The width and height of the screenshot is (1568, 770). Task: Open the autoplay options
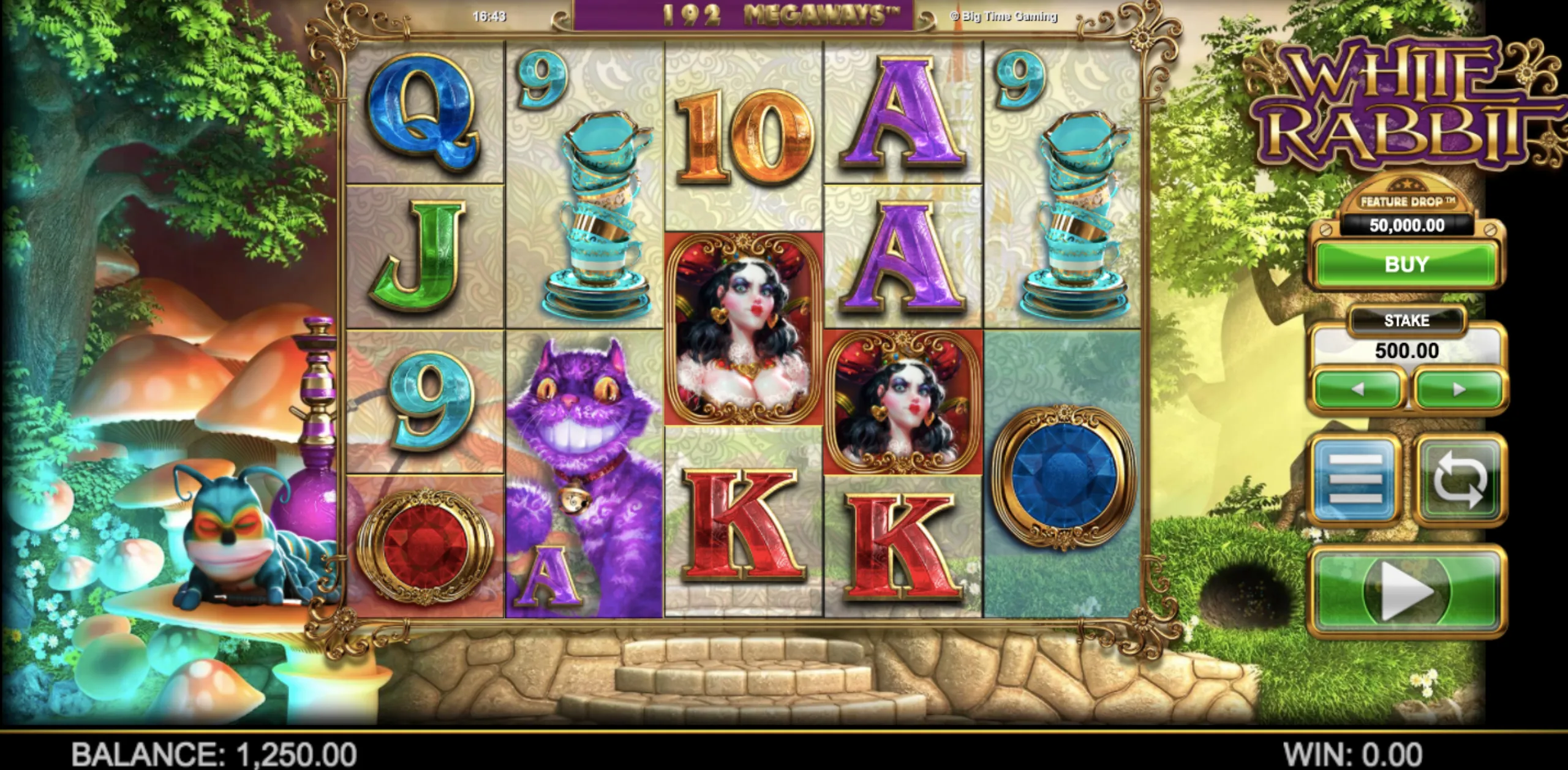tap(1460, 479)
